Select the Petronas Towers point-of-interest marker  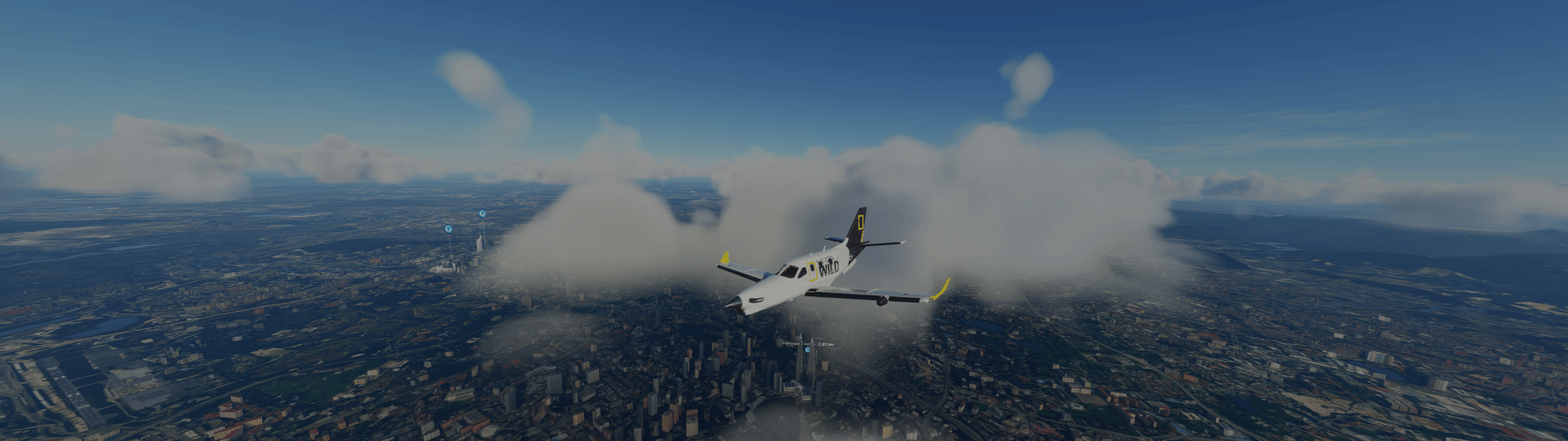click(x=808, y=350)
